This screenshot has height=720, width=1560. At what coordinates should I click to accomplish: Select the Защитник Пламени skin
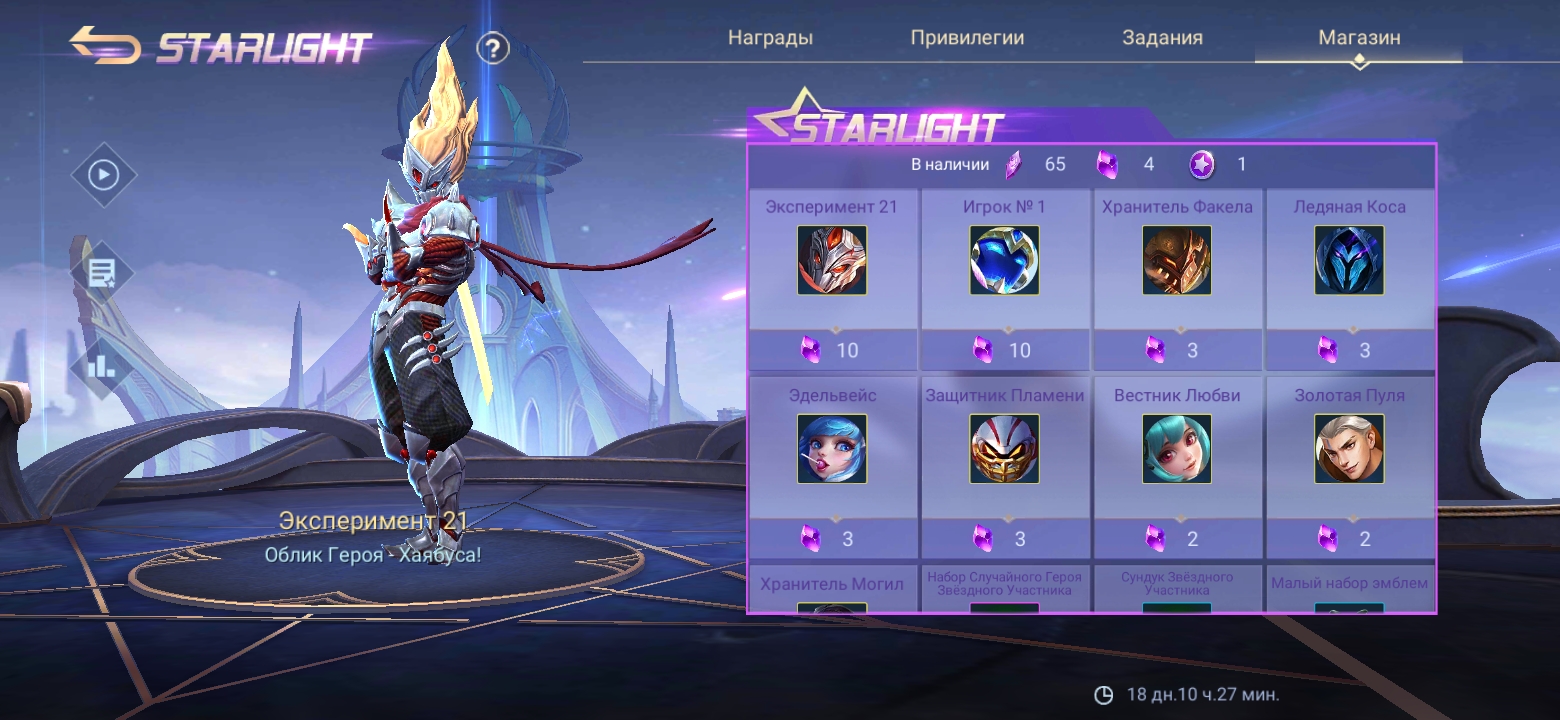pos(1004,449)
